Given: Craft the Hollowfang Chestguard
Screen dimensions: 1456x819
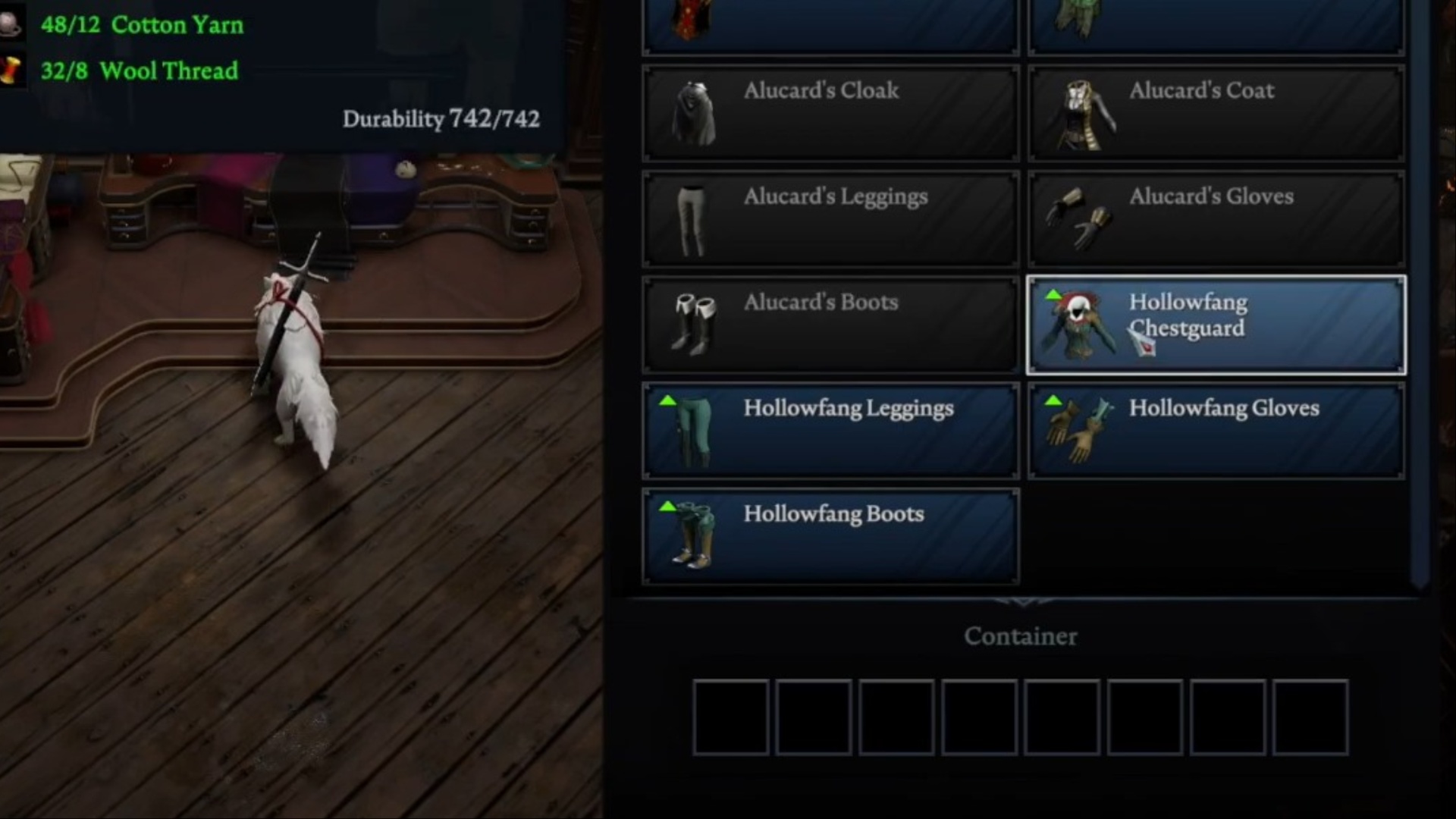Looking at the screenshot, I should point(1216,325).
